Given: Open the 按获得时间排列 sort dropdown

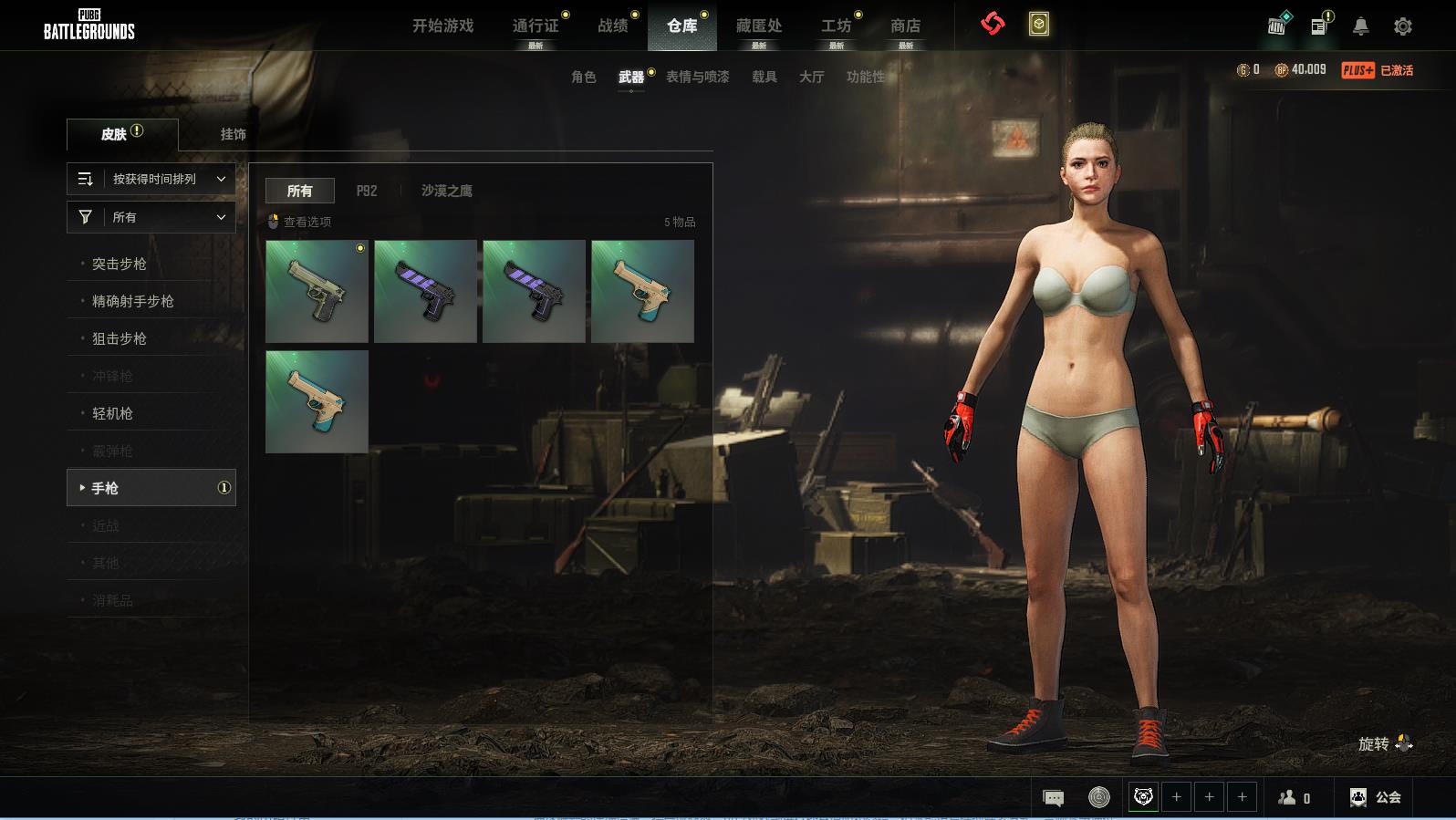Looking at the screenshot, I should [x=151, y=179].
